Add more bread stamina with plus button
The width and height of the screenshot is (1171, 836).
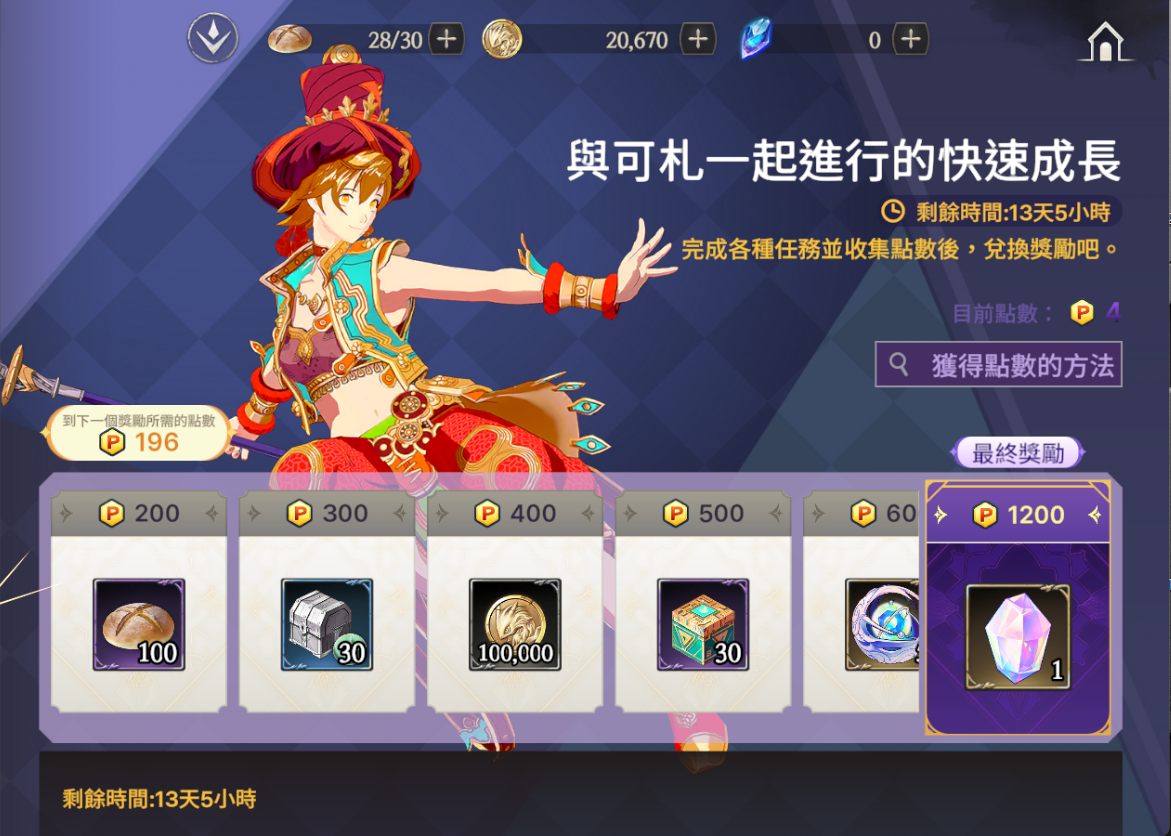tap(446, 40)
